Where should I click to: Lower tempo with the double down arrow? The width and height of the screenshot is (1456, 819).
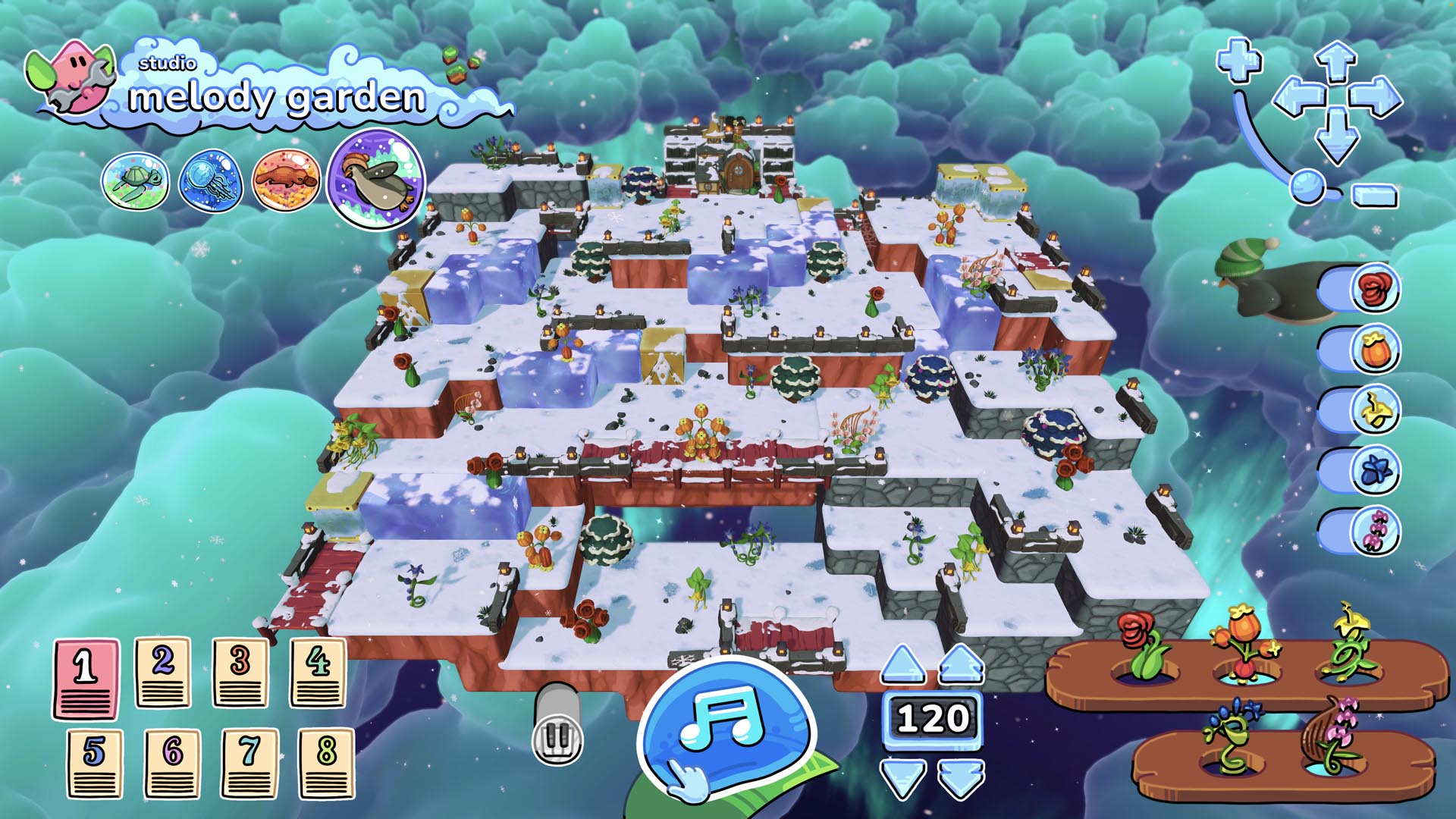[961, 778]
